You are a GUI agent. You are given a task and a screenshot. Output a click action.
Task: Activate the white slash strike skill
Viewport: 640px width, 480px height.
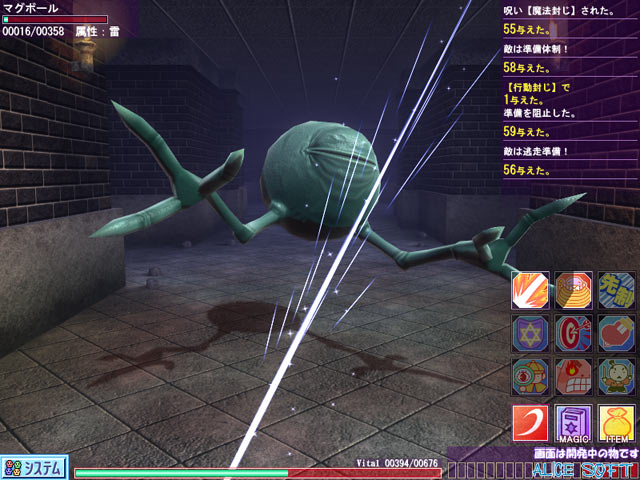pos(530,289)
